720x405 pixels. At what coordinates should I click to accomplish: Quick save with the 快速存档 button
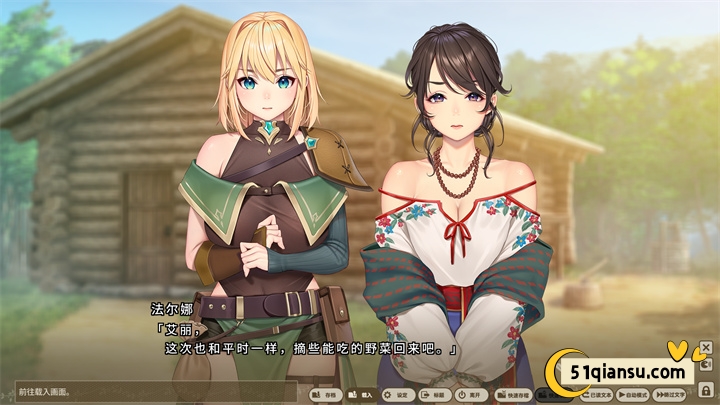pos(510,395)
